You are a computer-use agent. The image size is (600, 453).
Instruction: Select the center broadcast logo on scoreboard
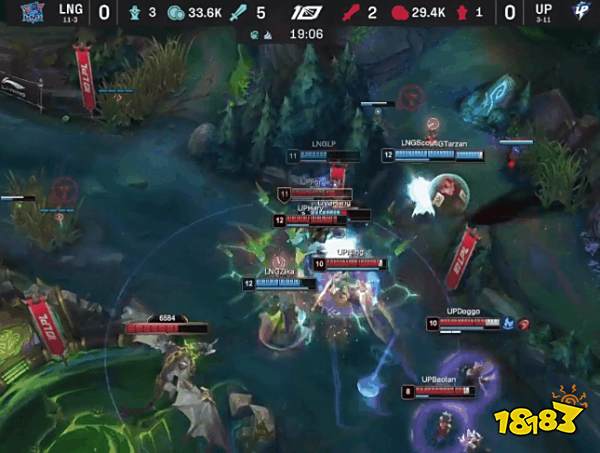pos(301,13)
